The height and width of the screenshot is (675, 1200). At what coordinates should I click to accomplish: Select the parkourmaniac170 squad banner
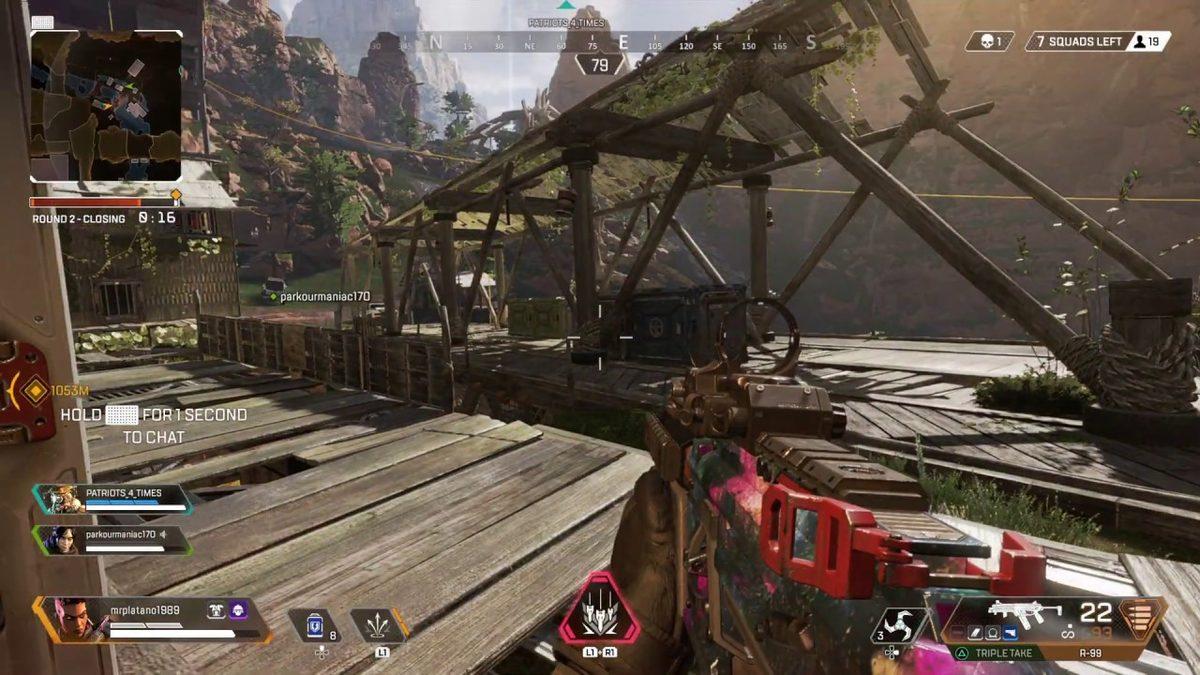(112, 540)
